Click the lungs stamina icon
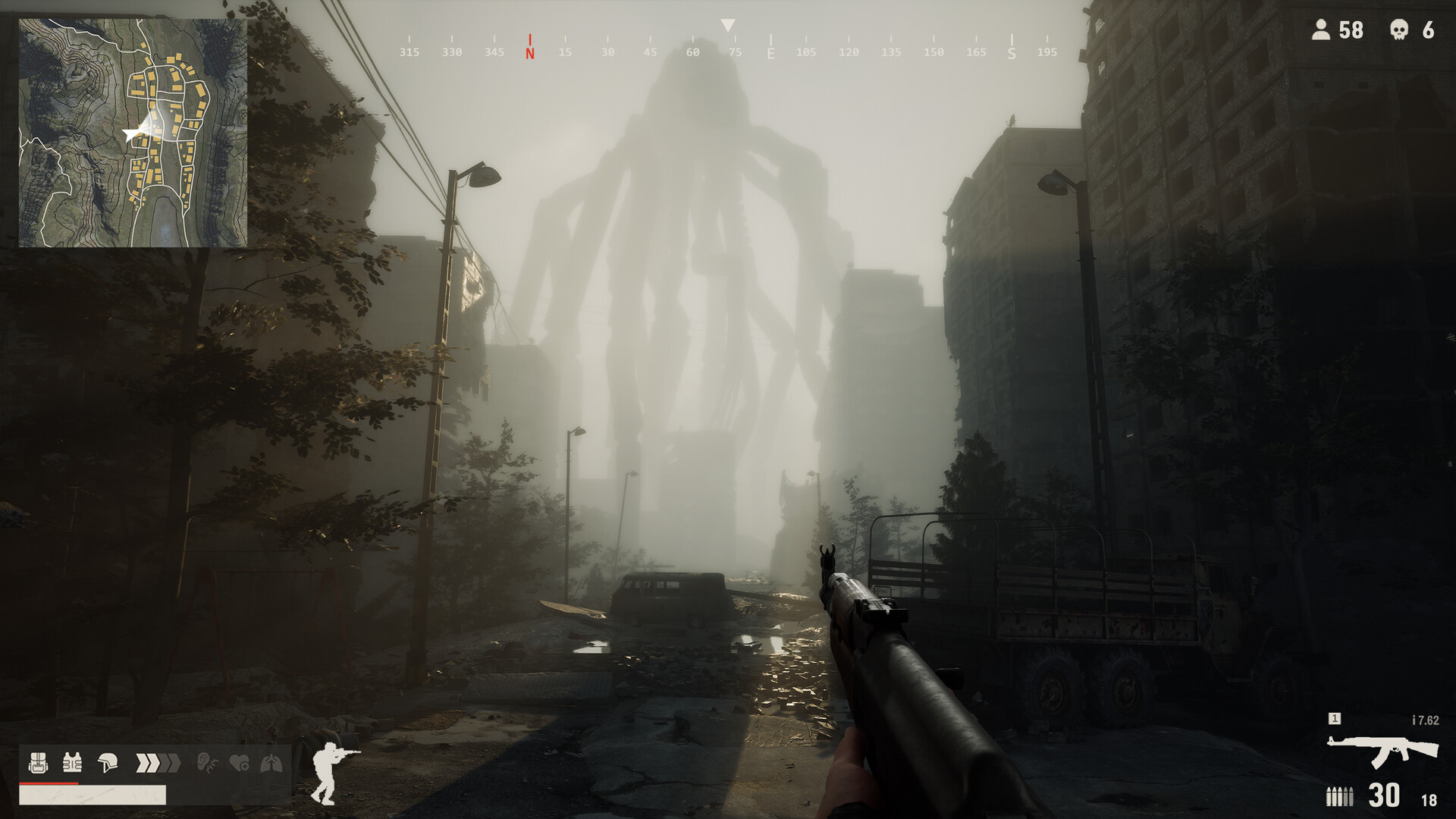Image resolution: width=1456 pixels, height=819 pixels. 271,763
